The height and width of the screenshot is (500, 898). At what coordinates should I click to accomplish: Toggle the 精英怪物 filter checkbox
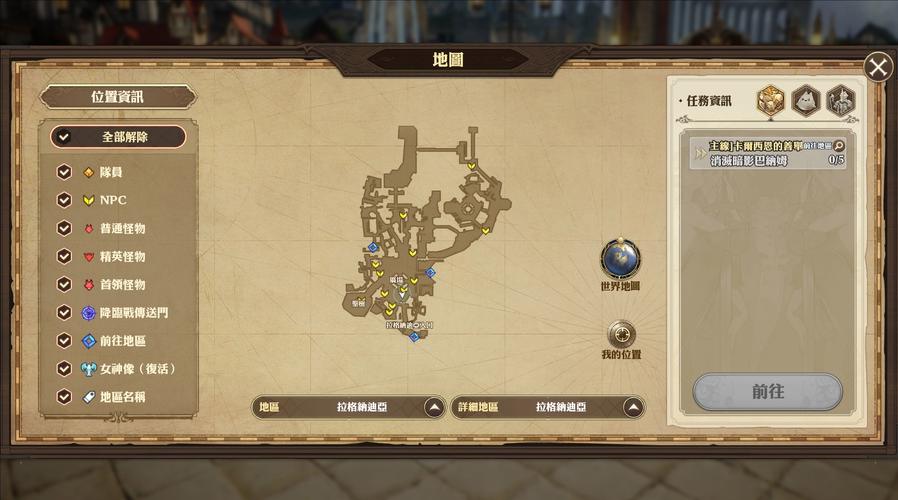pos(64,256)
